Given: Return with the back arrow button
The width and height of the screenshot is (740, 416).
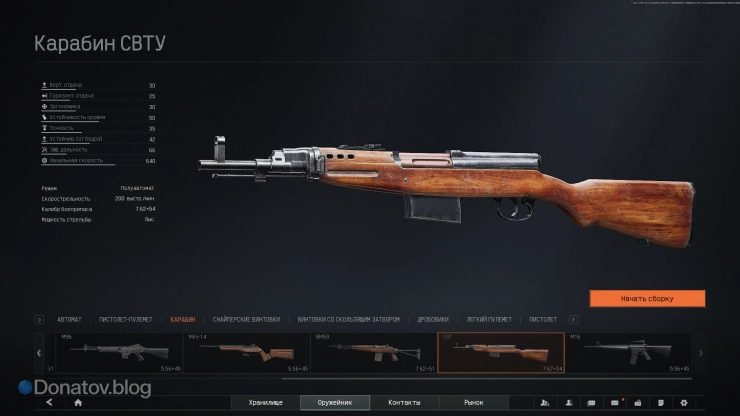Looking at the screenshot, I should point(48,402).
